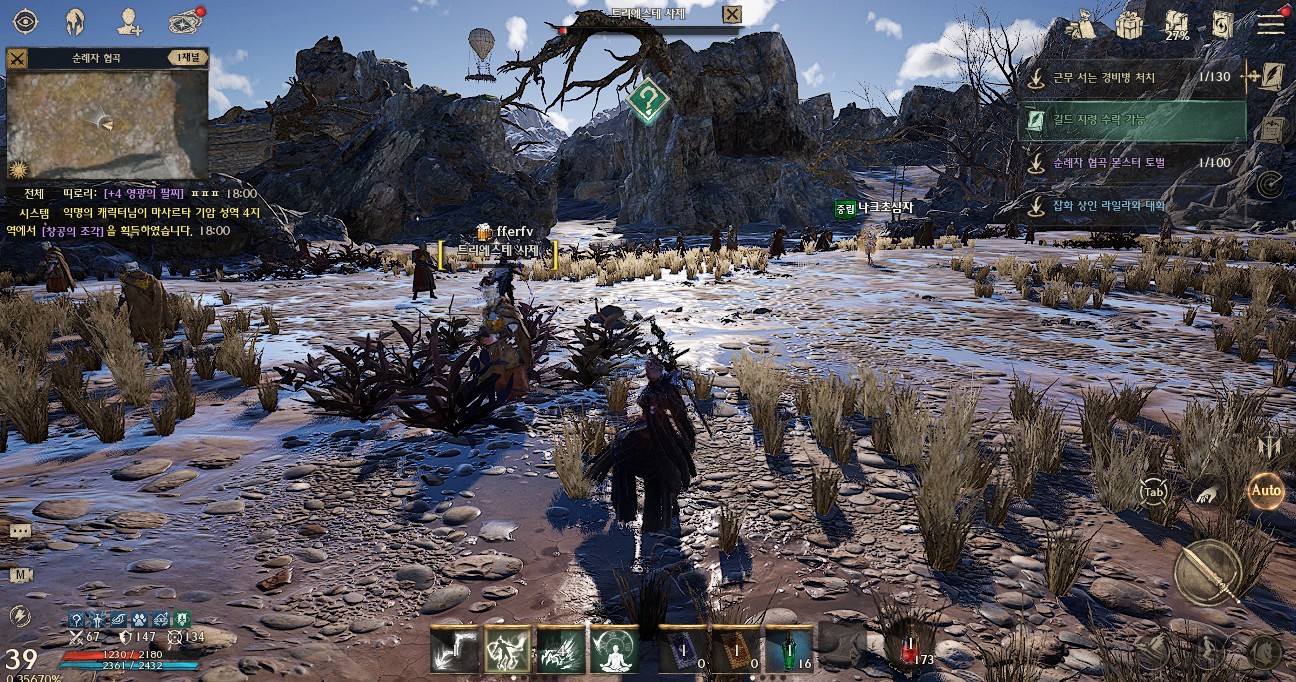Select the 1채널 channel button
The height and width of the screenshot is (682, 1296).
pos(188,58)
